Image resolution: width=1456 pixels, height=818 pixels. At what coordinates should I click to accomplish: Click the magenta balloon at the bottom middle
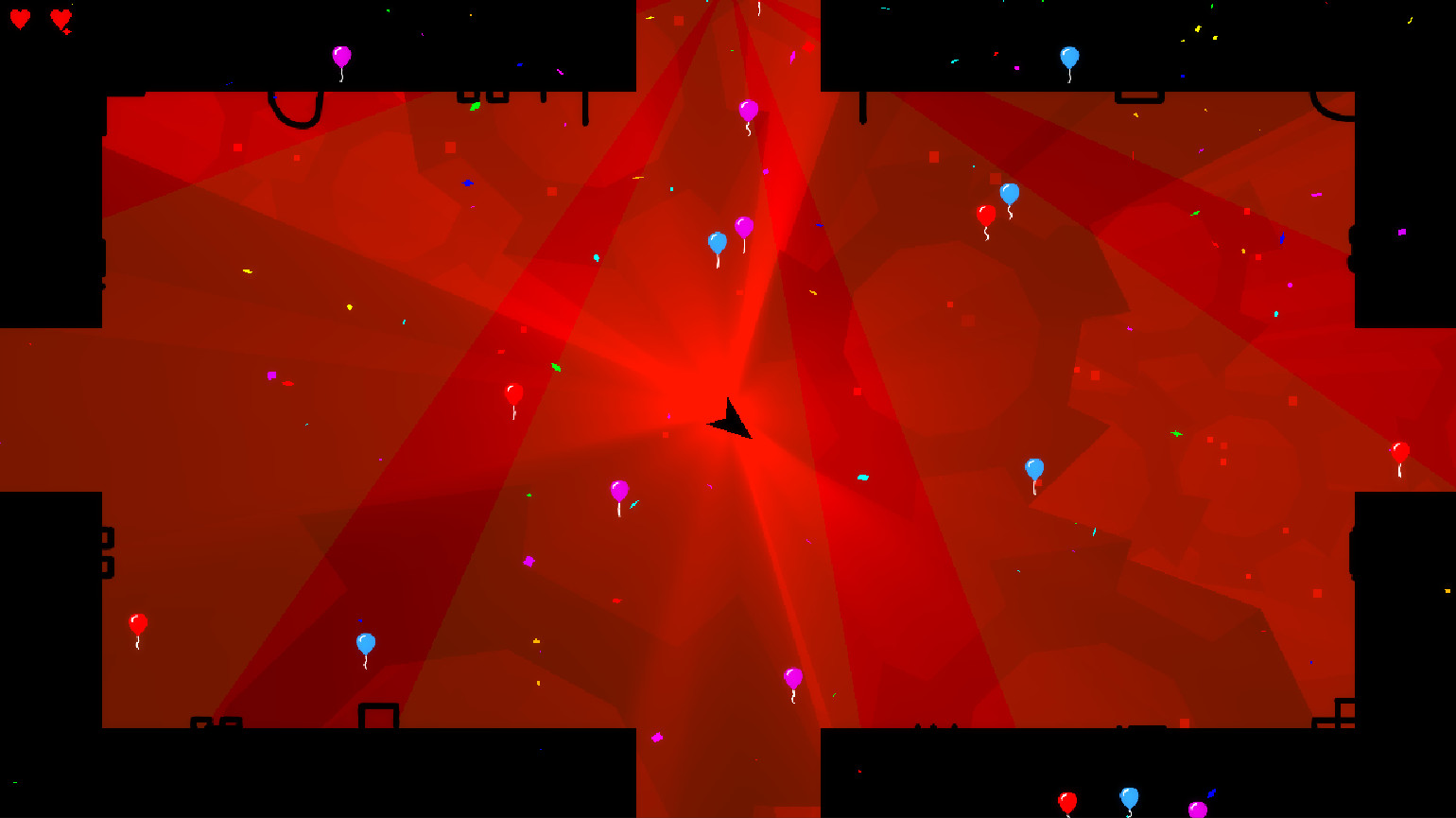coord(794,678)
